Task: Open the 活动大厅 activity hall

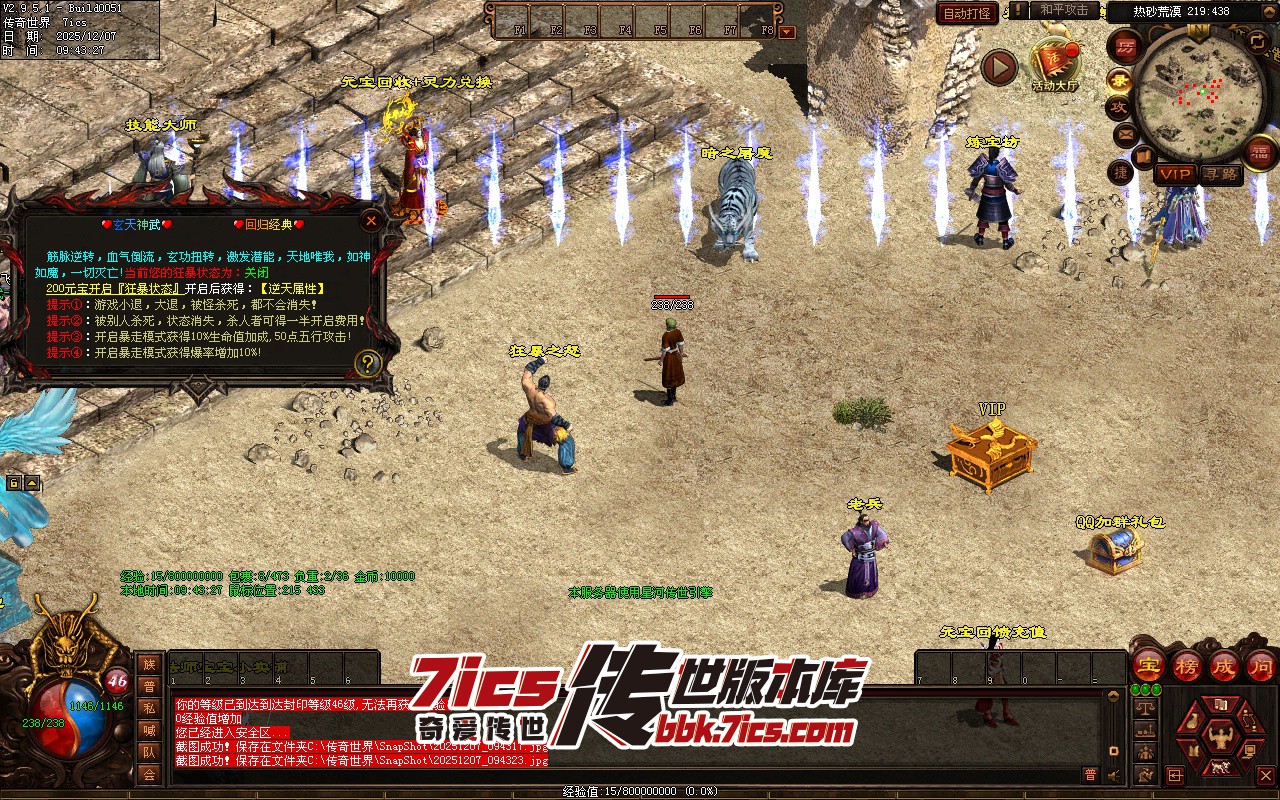Action: pyautogui.click(x=1056, y=64)
